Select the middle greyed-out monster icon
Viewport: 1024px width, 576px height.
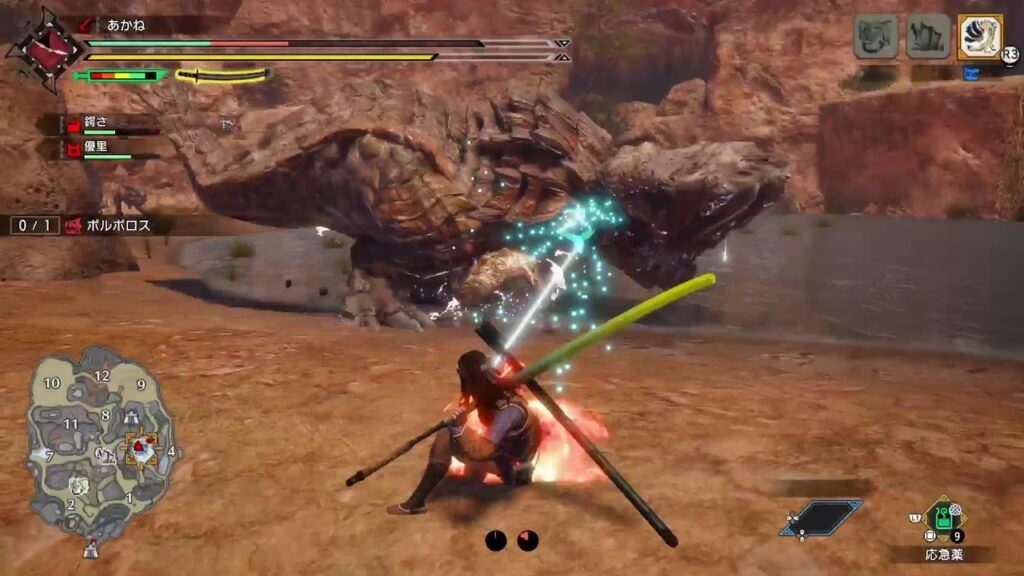927,37
